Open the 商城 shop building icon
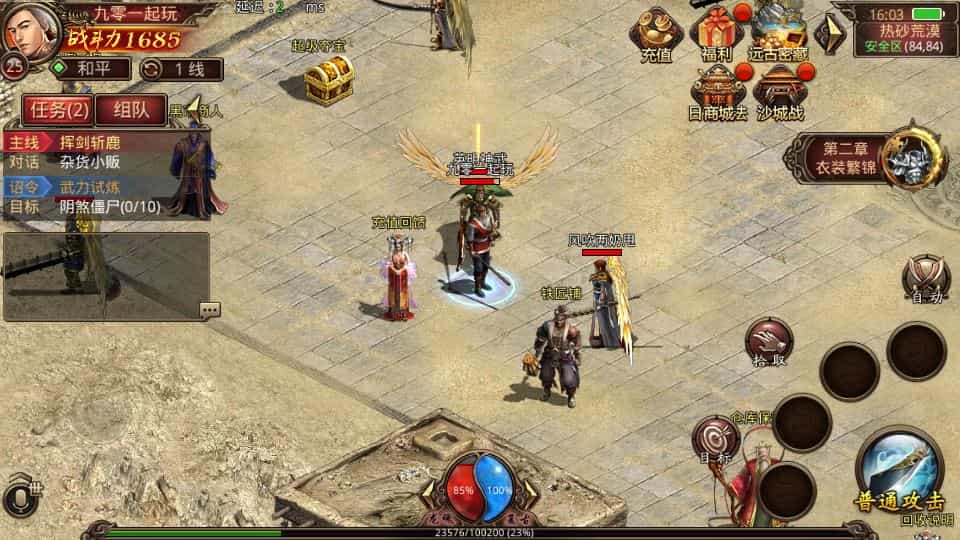 [718, 92]
